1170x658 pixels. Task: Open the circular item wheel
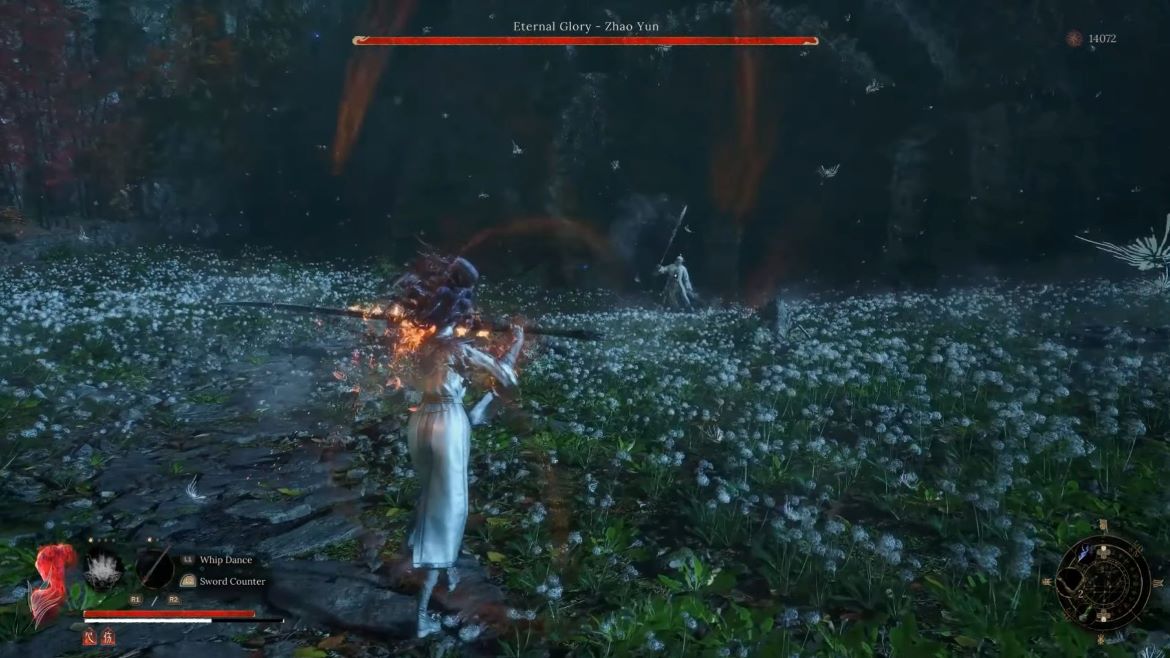click(1103, 583)
